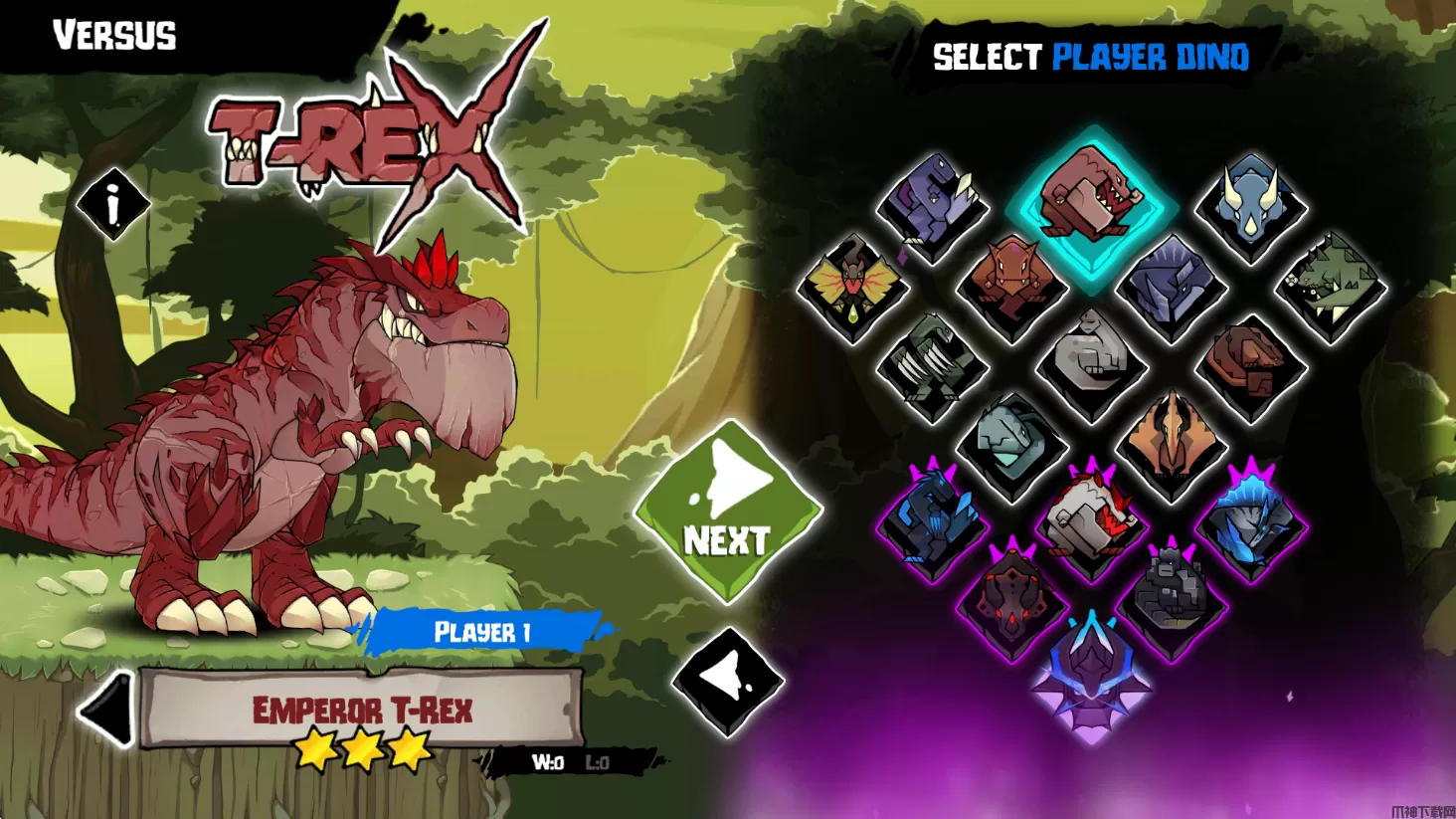Select the stone-gray rocky boss tile
1456x819 pixels.
[x=1171, y=603]
